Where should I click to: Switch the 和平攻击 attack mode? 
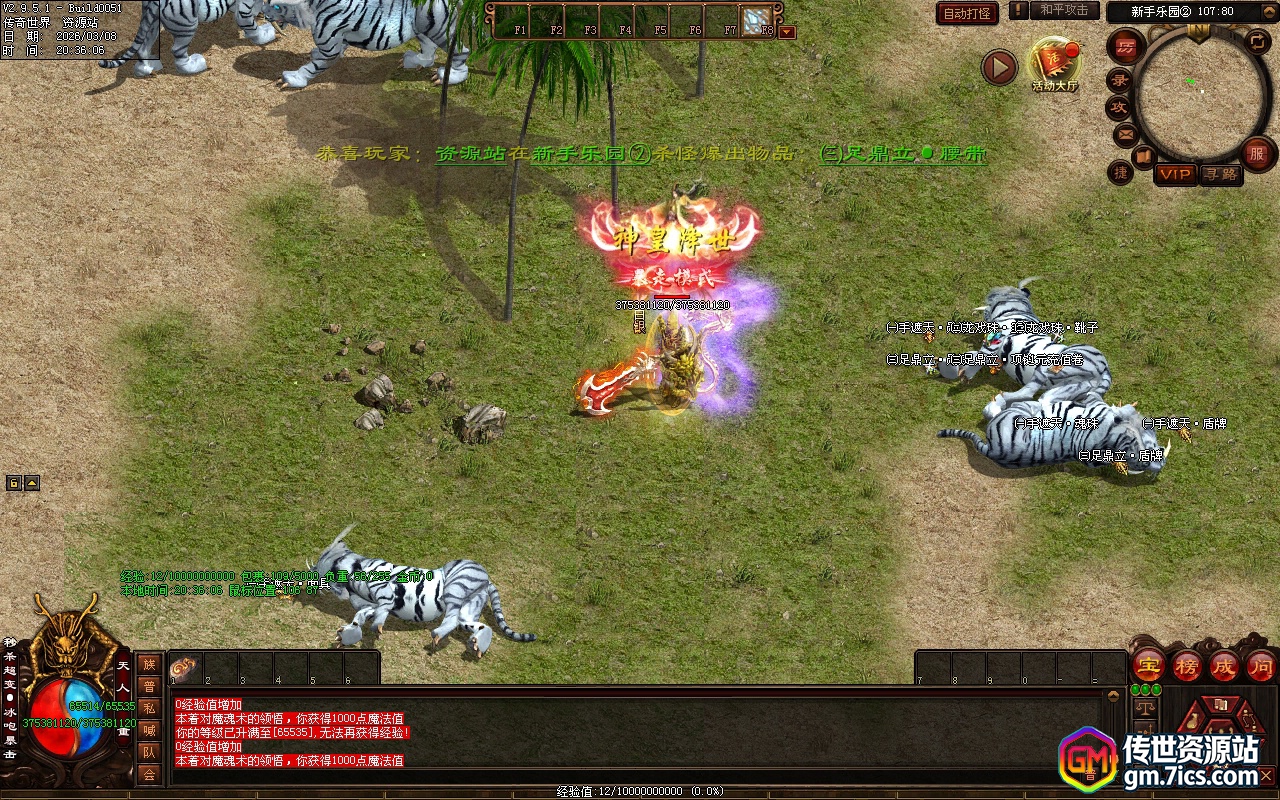1064,10
